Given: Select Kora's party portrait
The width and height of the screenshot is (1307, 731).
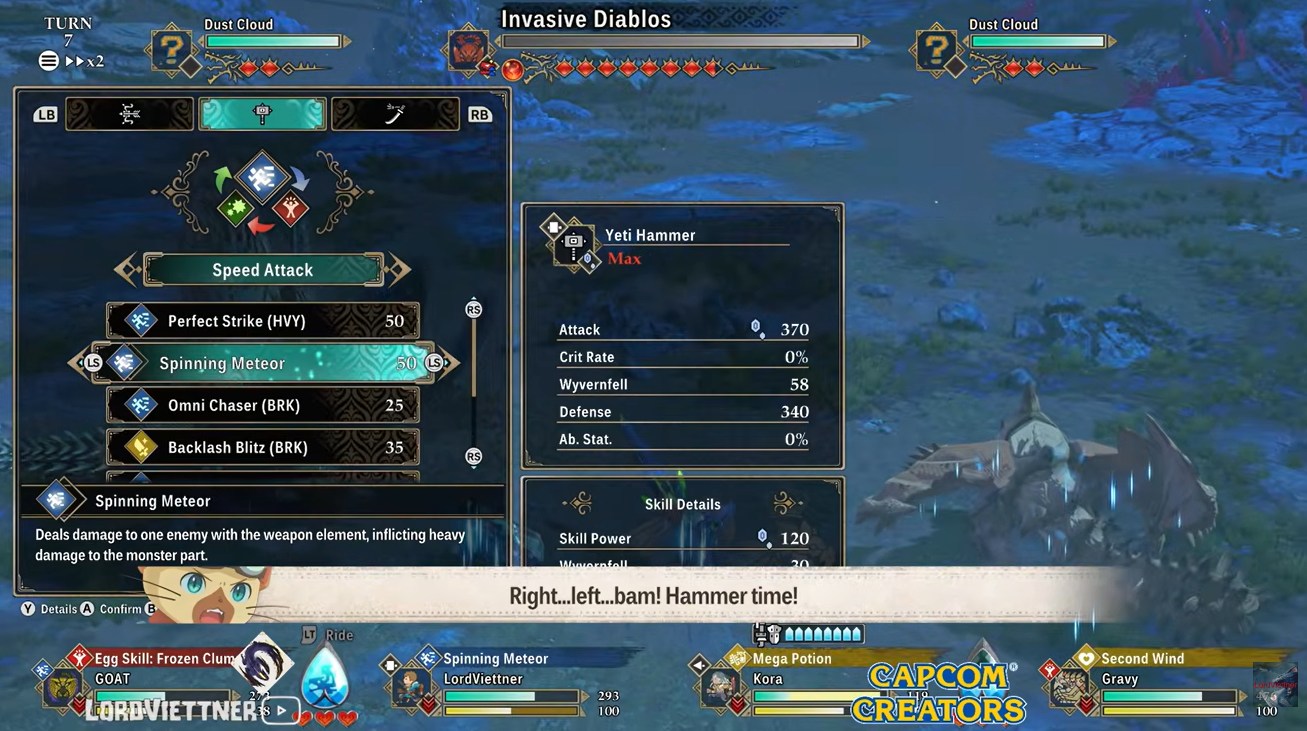Looking at the screenshot, I should click(x=719, y=686).
